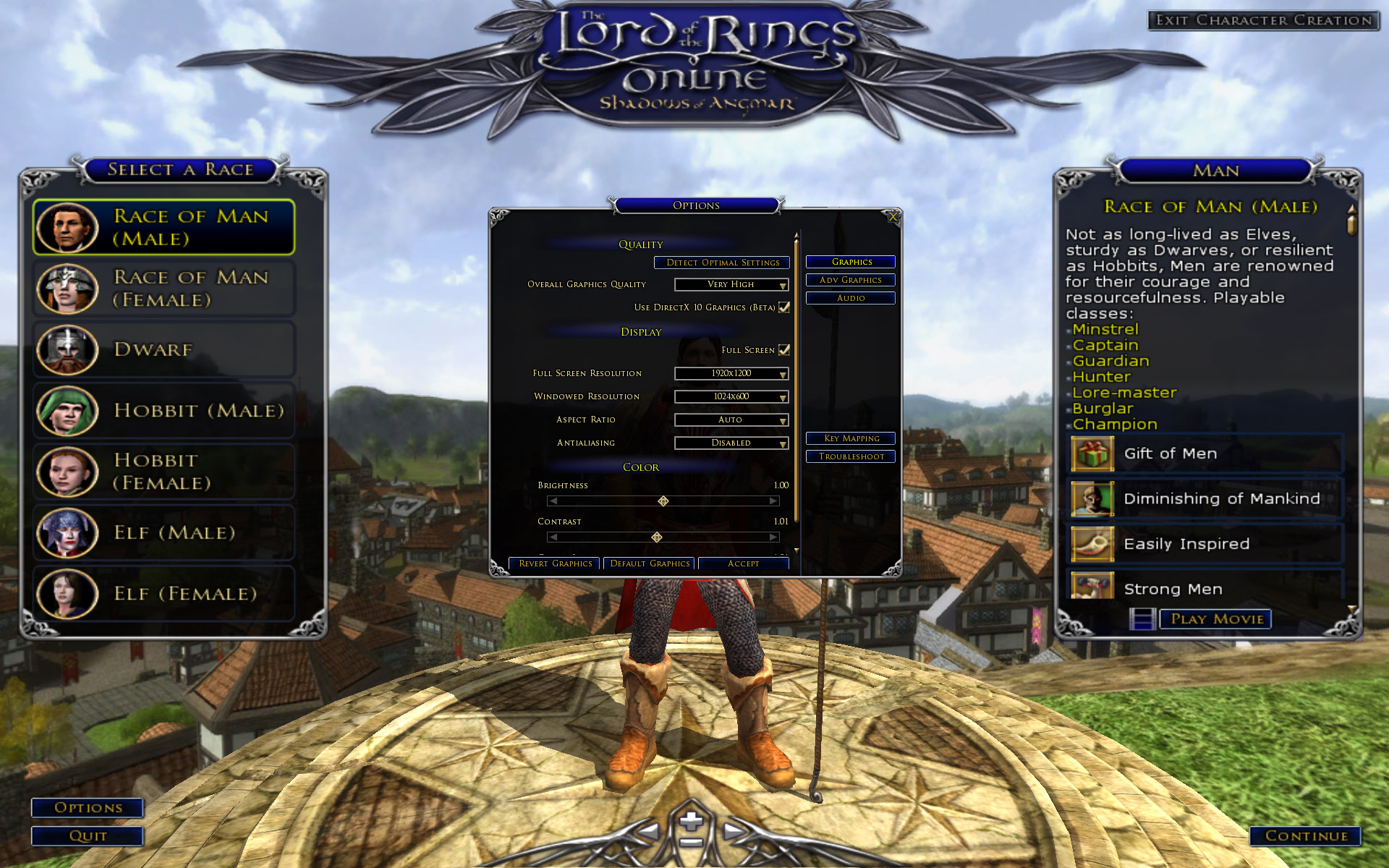Switch to the Adv Graphics section
Viewport: 1389px width, 868px height.
tap(850, 280)
